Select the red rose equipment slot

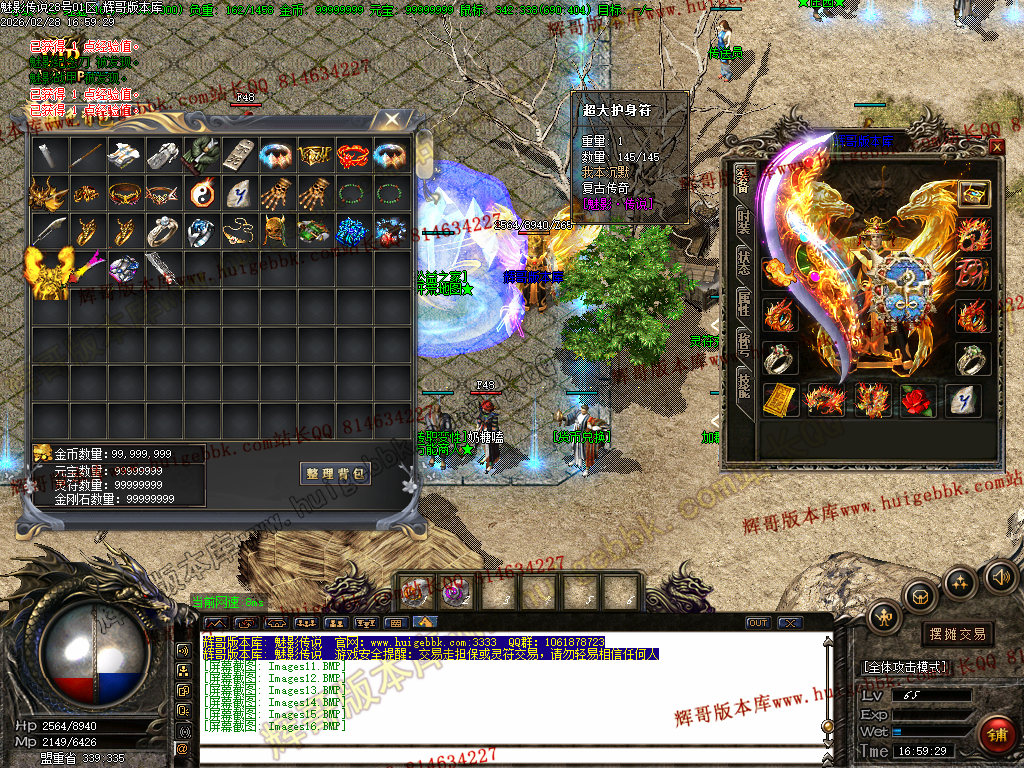(918, 399)
